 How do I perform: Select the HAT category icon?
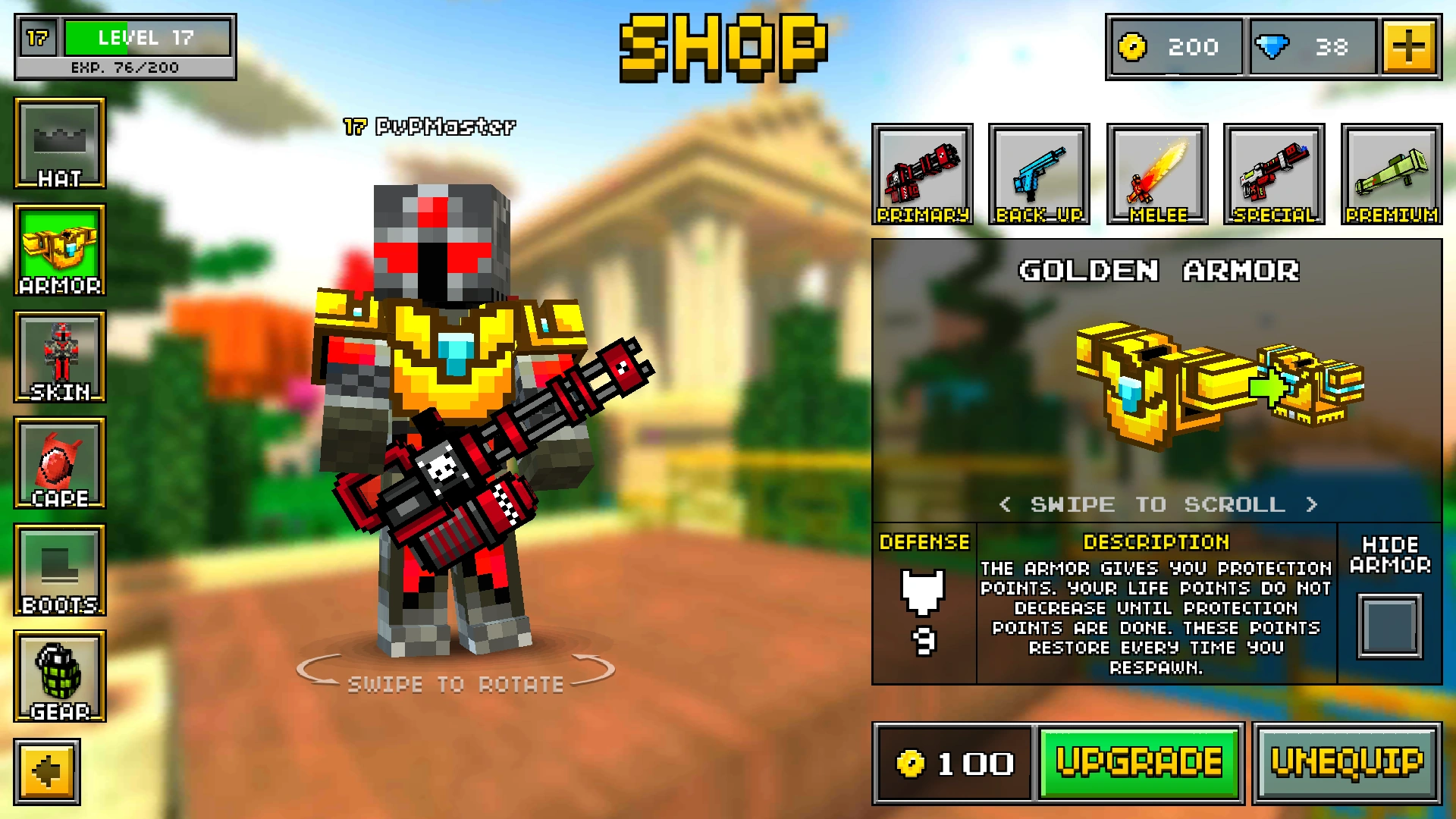click(x=60, y=146)
